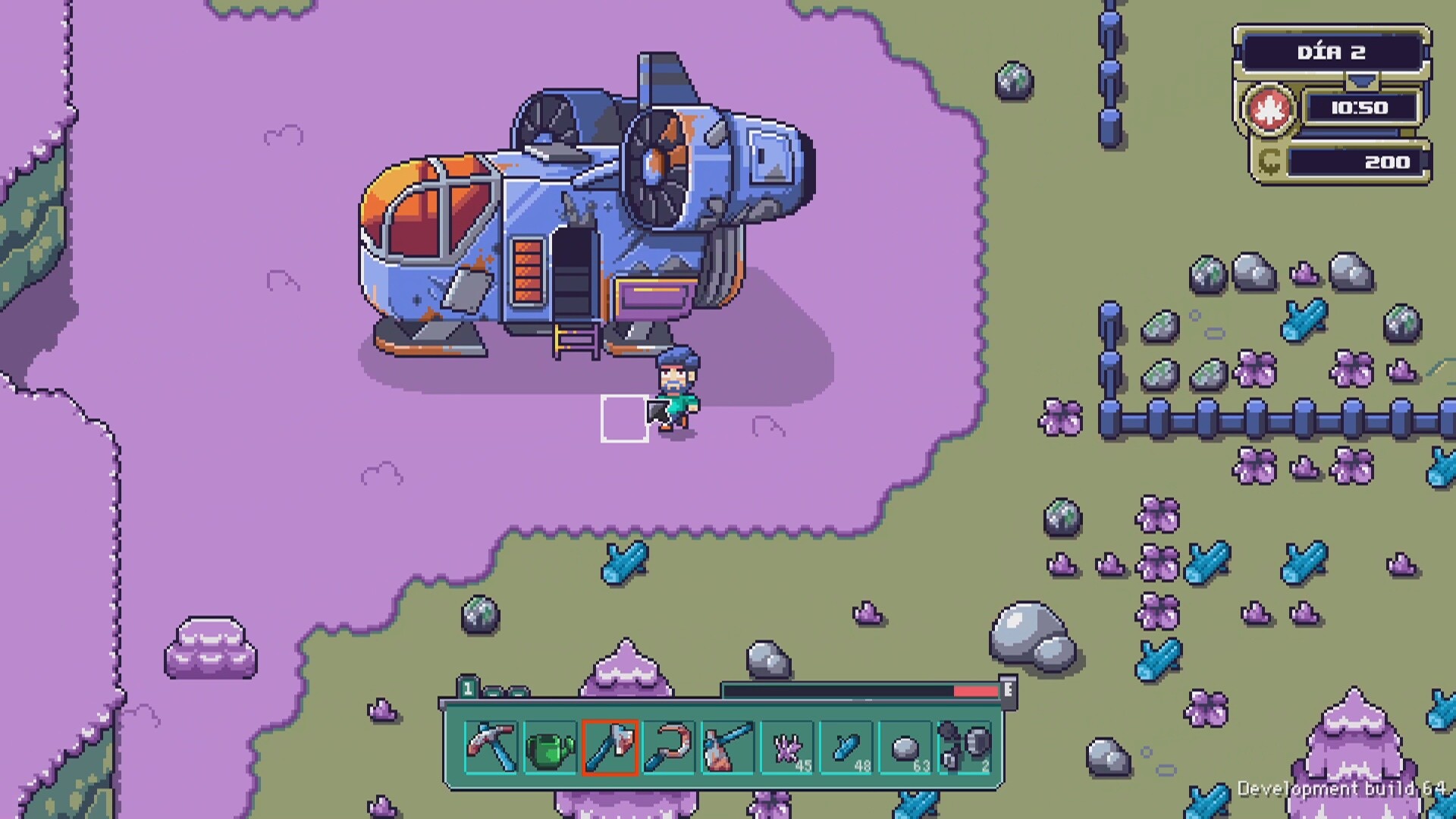Equip the green watering can
Viewport: 1456px width, 819px height.
[x=550, y=748]
